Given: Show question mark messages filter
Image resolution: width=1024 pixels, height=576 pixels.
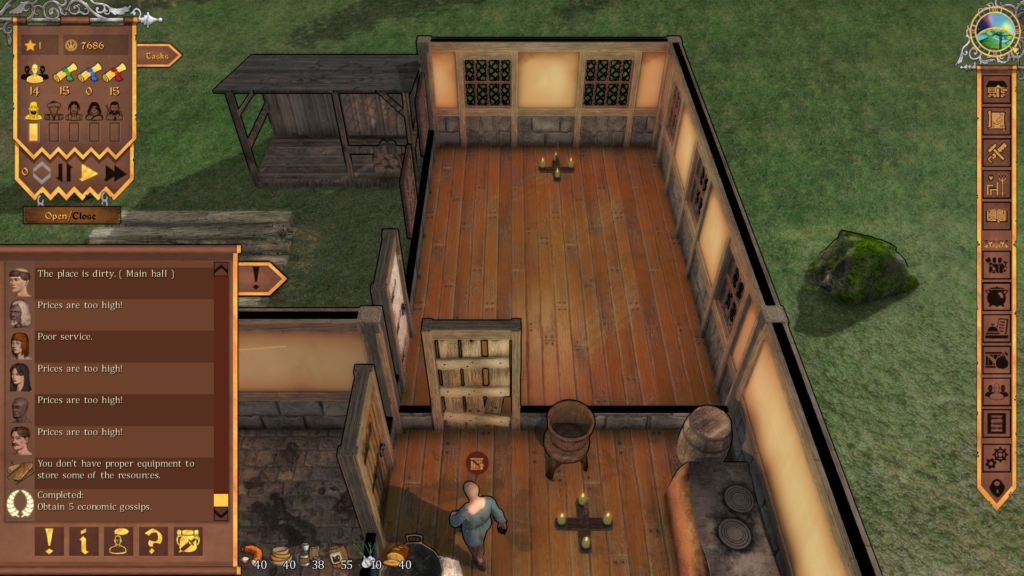Looking at the screenshot, I should click(153, 541).
